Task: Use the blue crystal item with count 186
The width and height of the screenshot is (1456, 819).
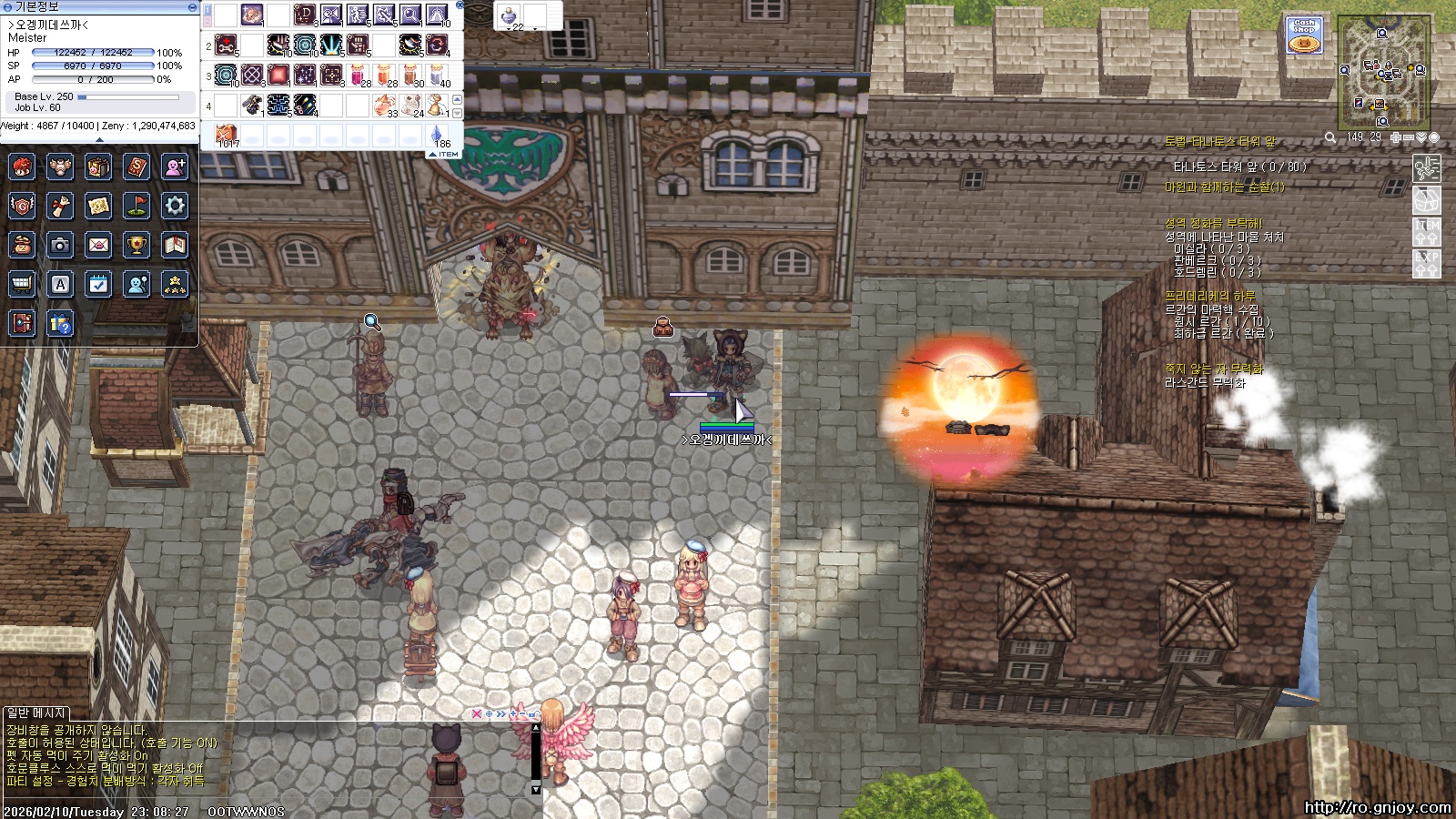Action: pyautogui.click(x=438, y=136)
